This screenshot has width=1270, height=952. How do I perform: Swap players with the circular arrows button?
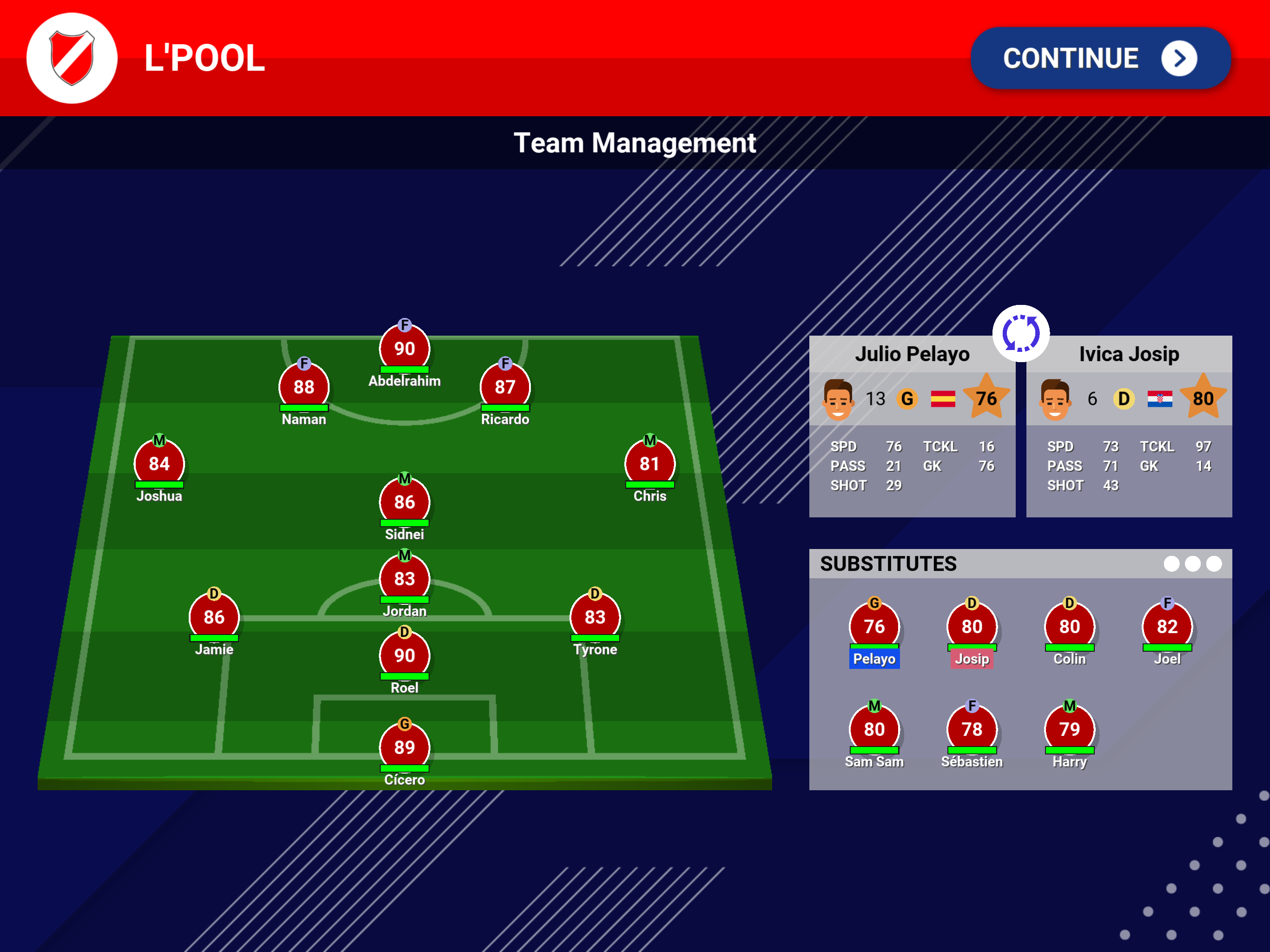coord(1020,334)
